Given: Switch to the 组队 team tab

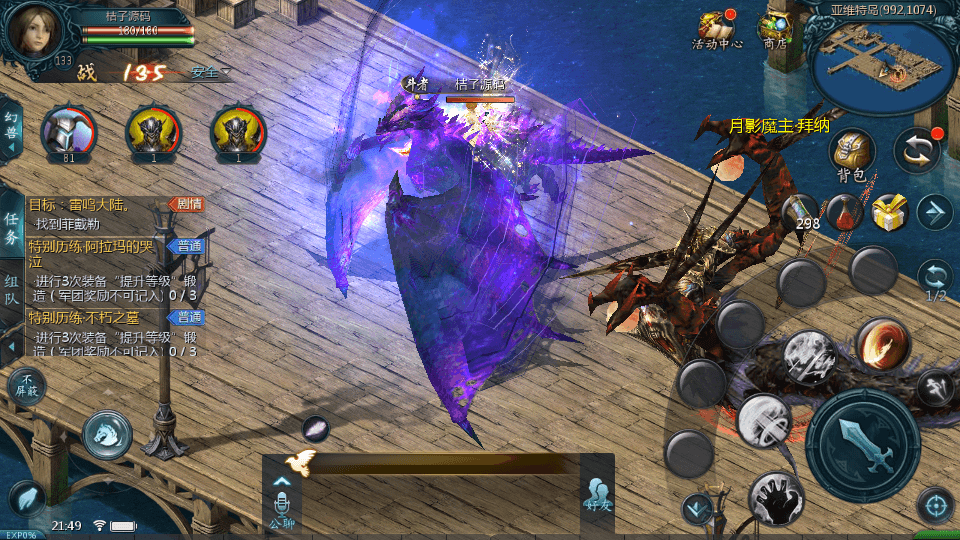Looking at the screenshot, I should coord(11,290).
